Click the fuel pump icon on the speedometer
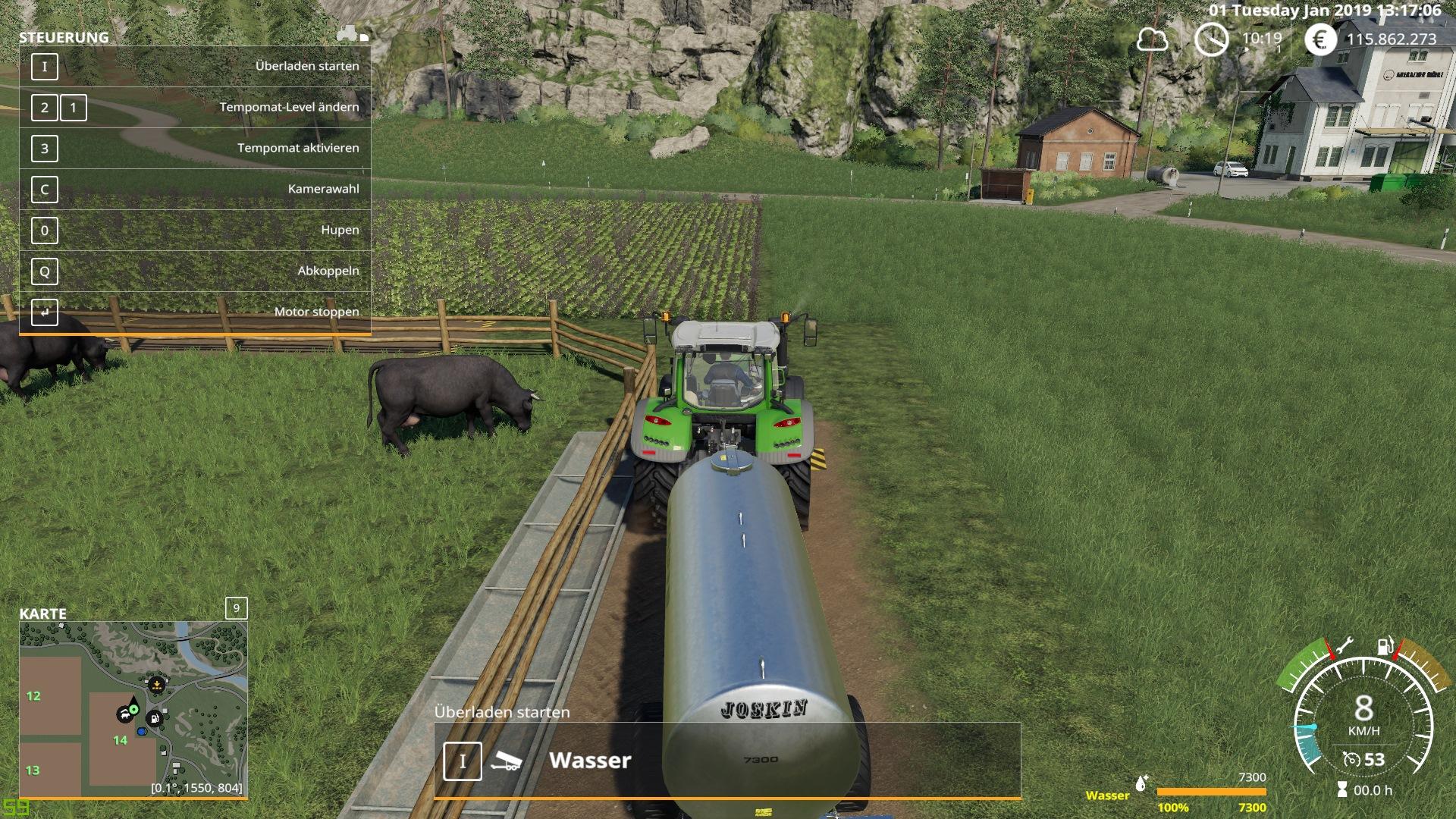The width and height of the screenshot is (1456, 819). pyautogui.click(x=1385, y=647)
